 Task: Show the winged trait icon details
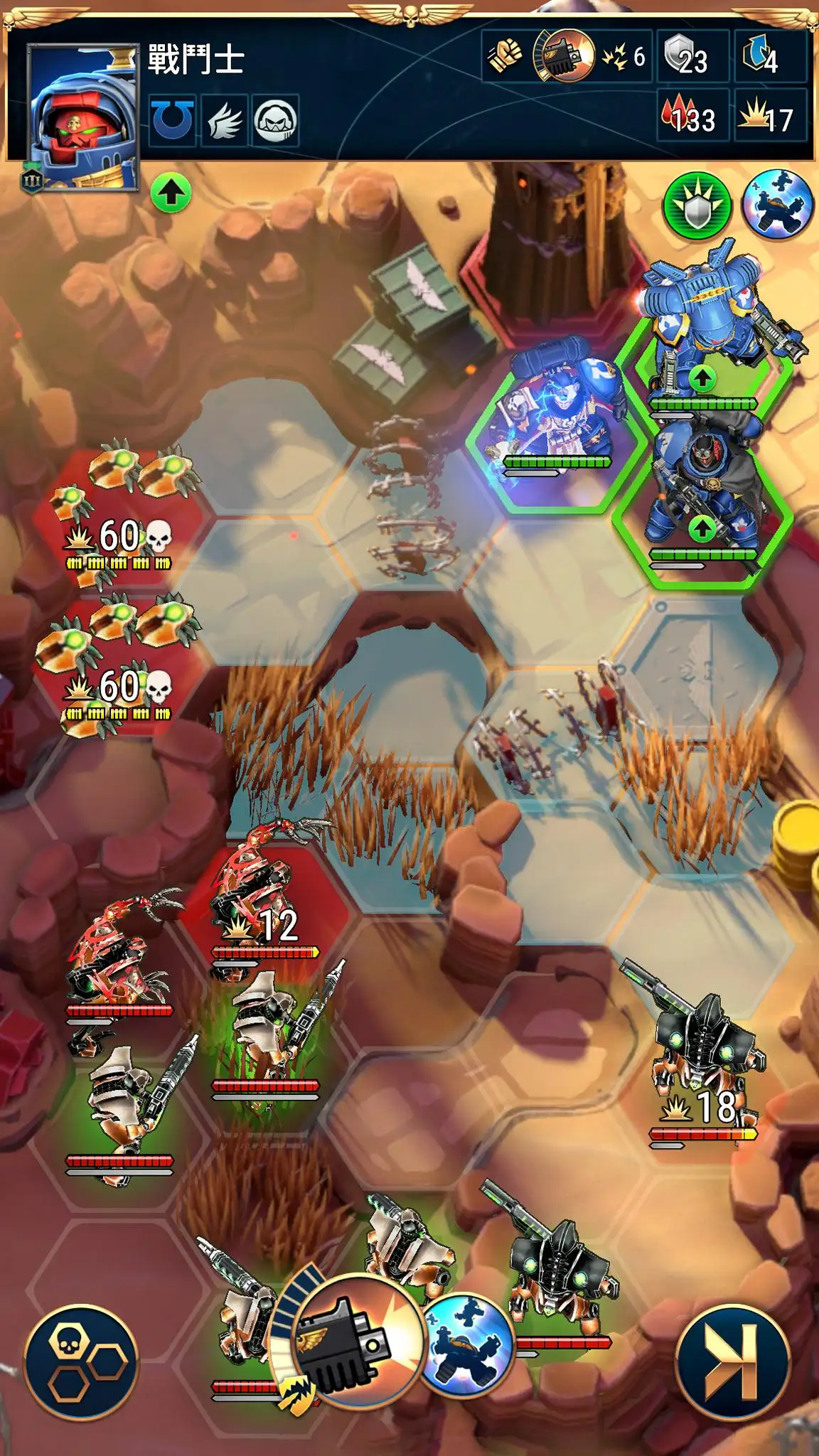coord(225,120)
